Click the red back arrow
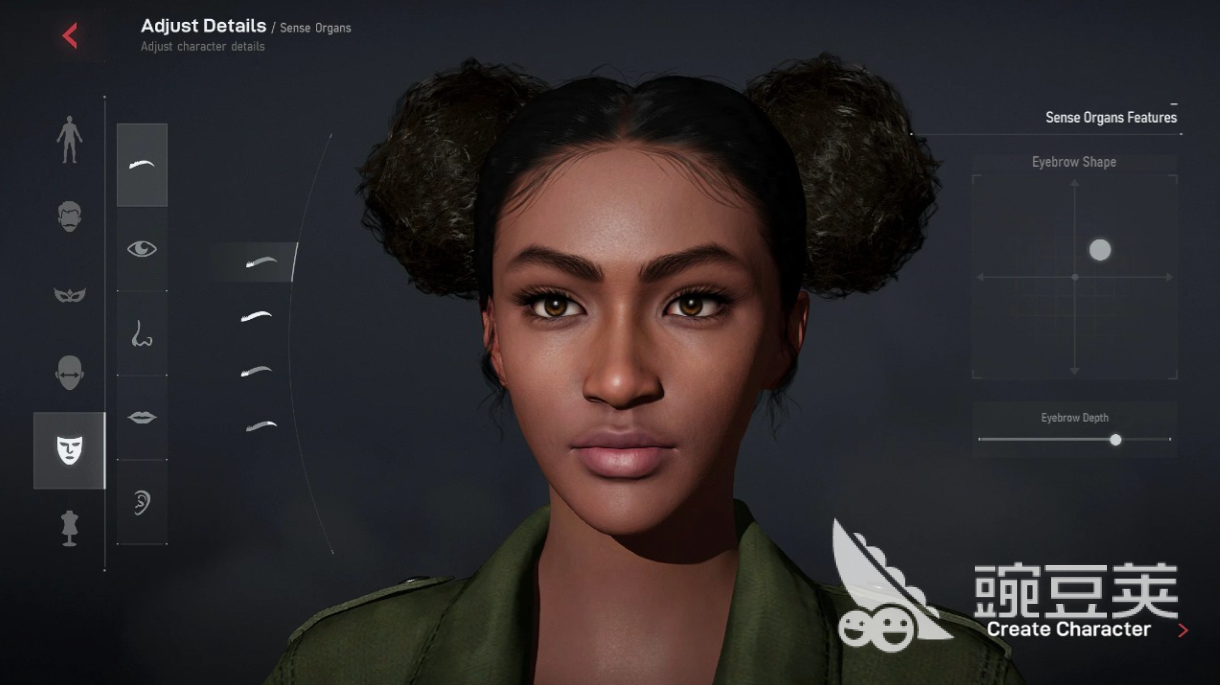This screenshot has height=685, width=1220. [x=70, y=37]
